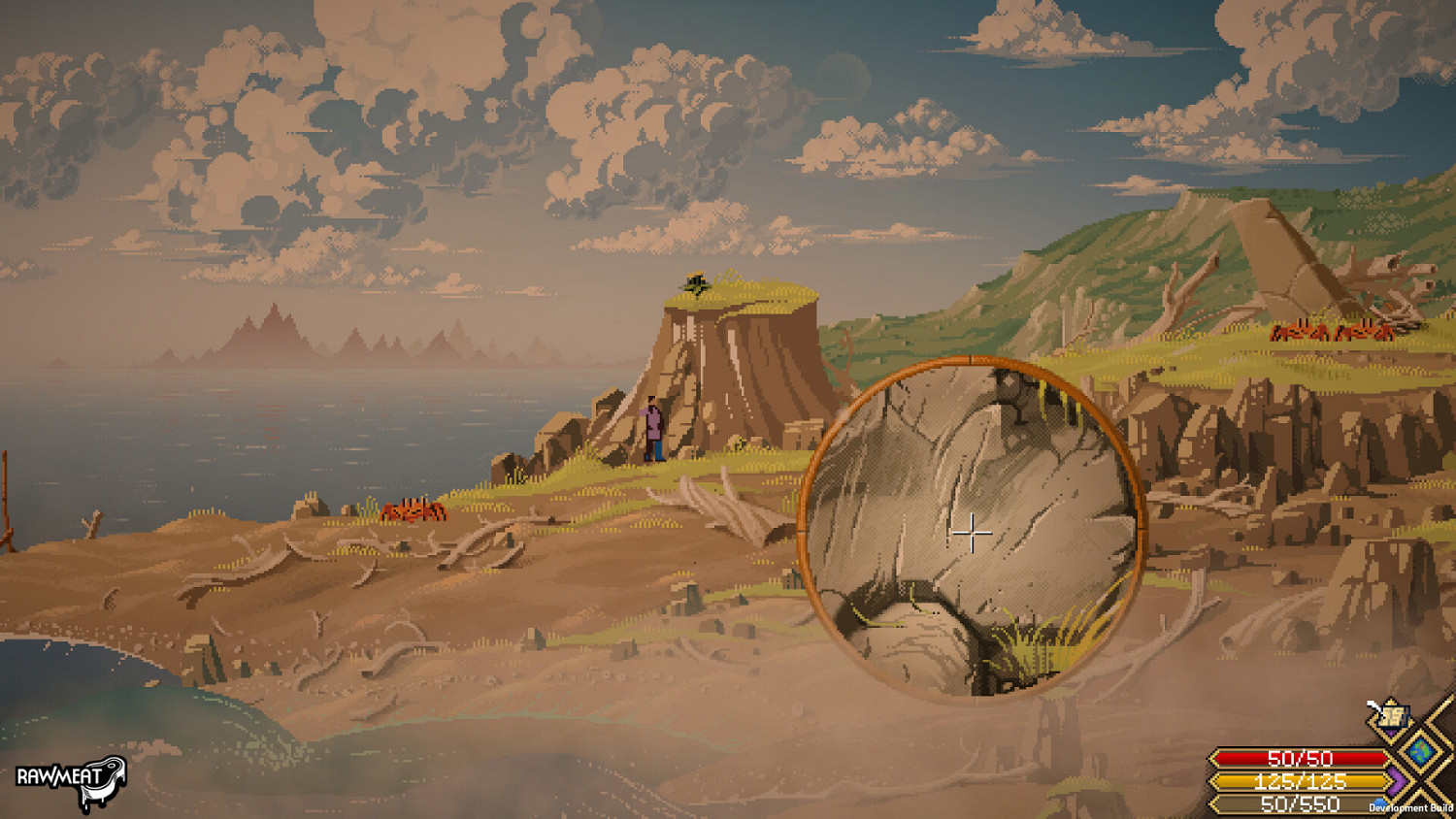
Task: Click the sword cursor above the satchel icon
Action: [1373, 705]
